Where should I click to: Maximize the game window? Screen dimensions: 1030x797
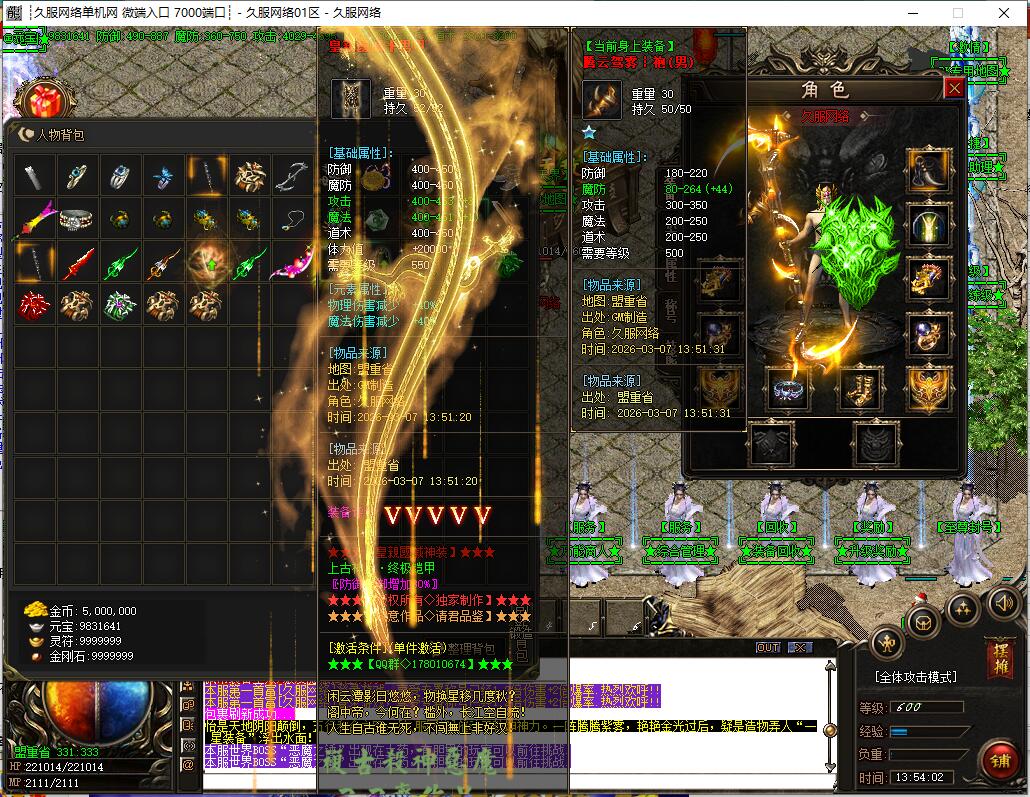pos(957,13)
